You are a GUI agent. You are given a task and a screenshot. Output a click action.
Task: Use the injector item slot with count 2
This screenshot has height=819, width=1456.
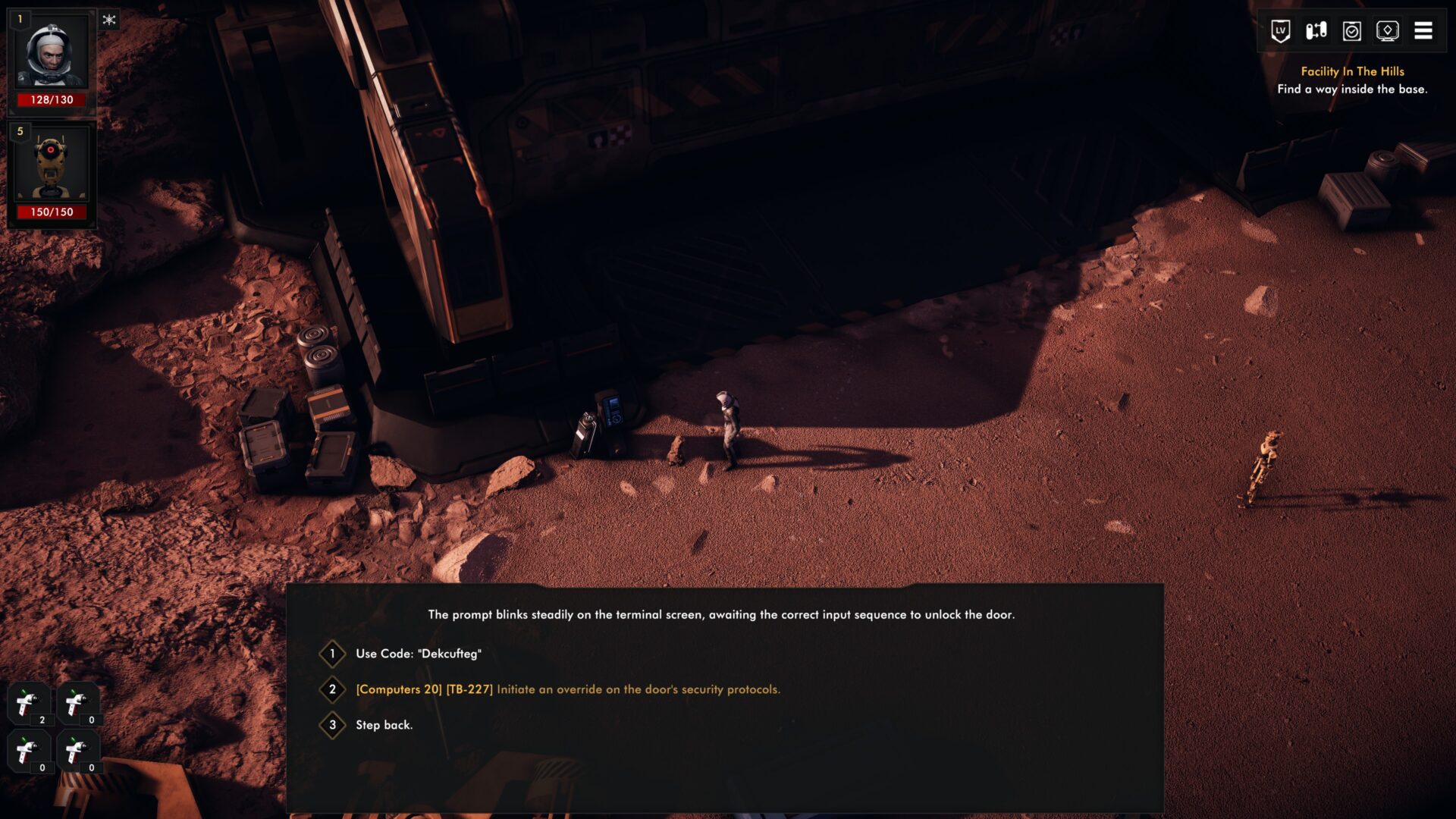point(29,704)
